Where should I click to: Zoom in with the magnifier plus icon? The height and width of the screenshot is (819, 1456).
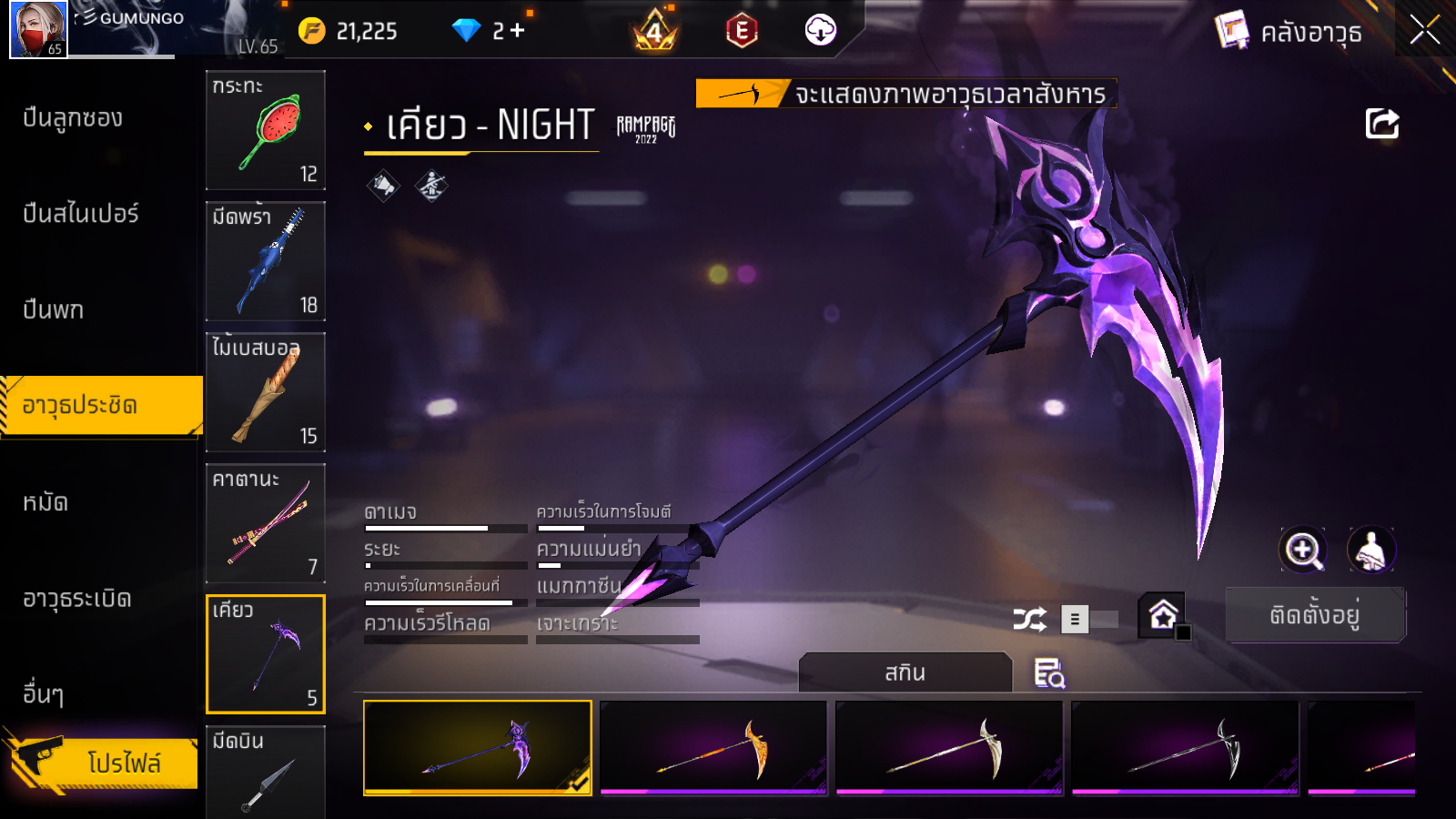(1303, 550)
